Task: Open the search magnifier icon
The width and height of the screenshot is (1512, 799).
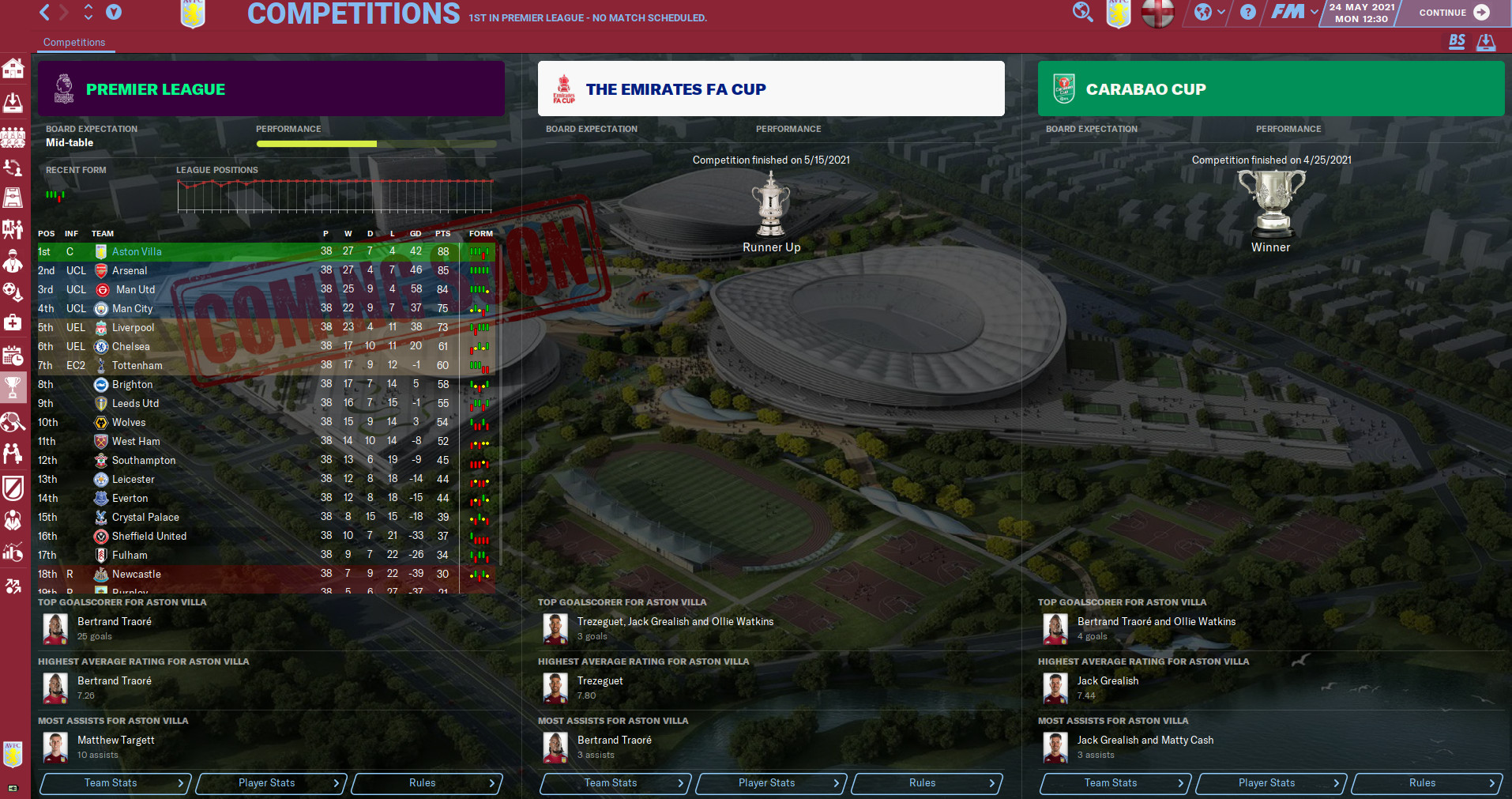Action: [x=1082, y=12]
